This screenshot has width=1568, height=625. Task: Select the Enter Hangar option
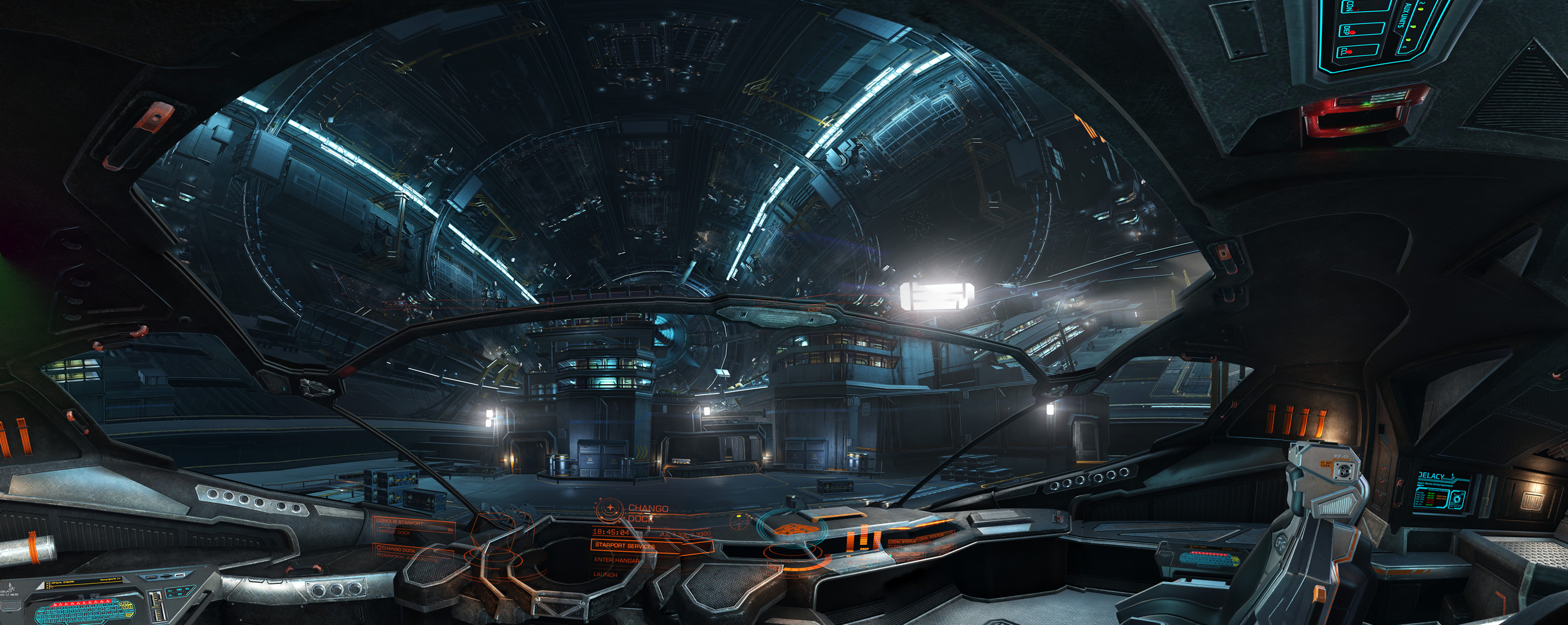pos(617,560)
